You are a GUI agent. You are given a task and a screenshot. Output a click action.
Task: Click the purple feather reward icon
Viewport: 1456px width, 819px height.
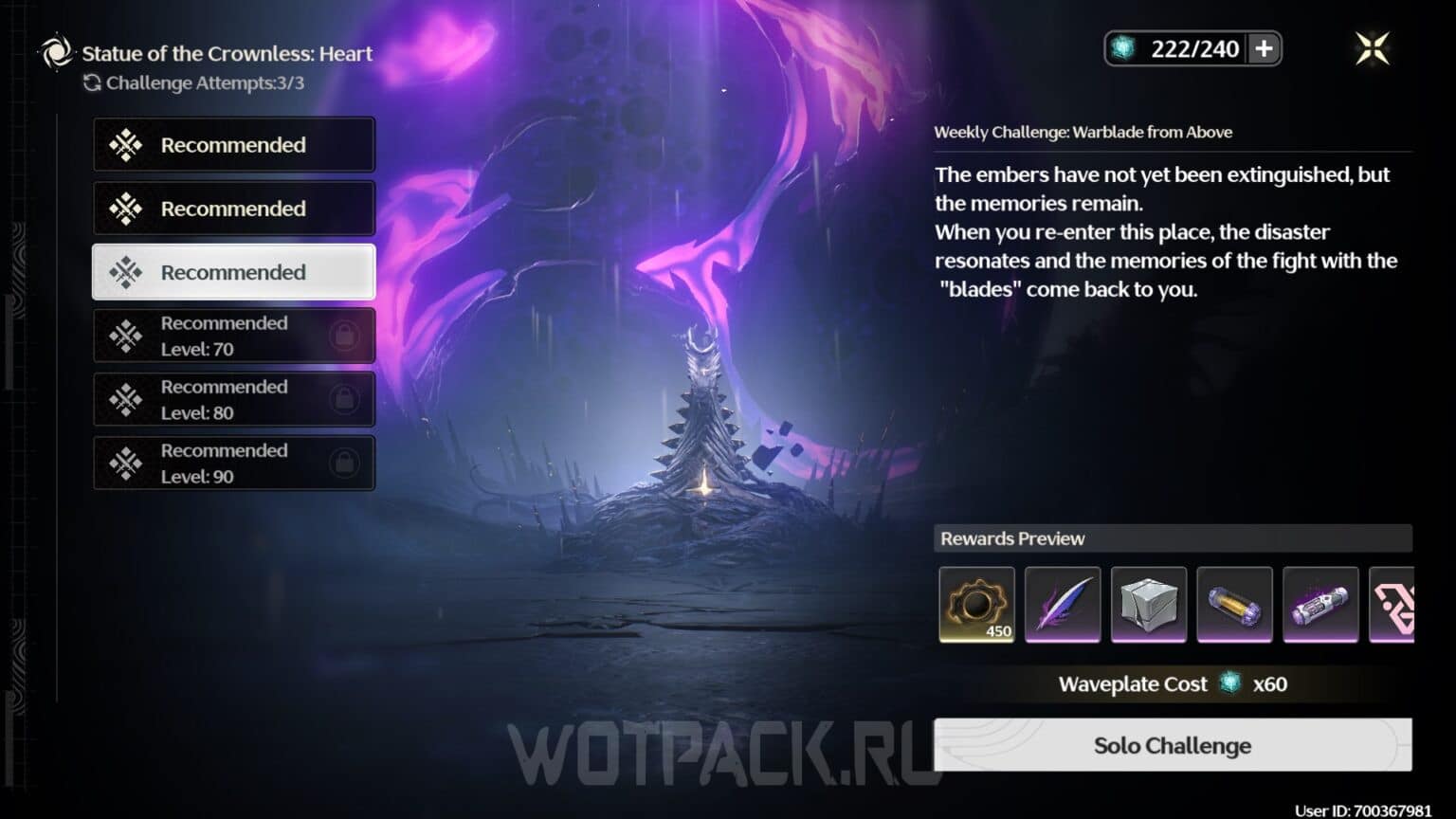point(1063,605)
